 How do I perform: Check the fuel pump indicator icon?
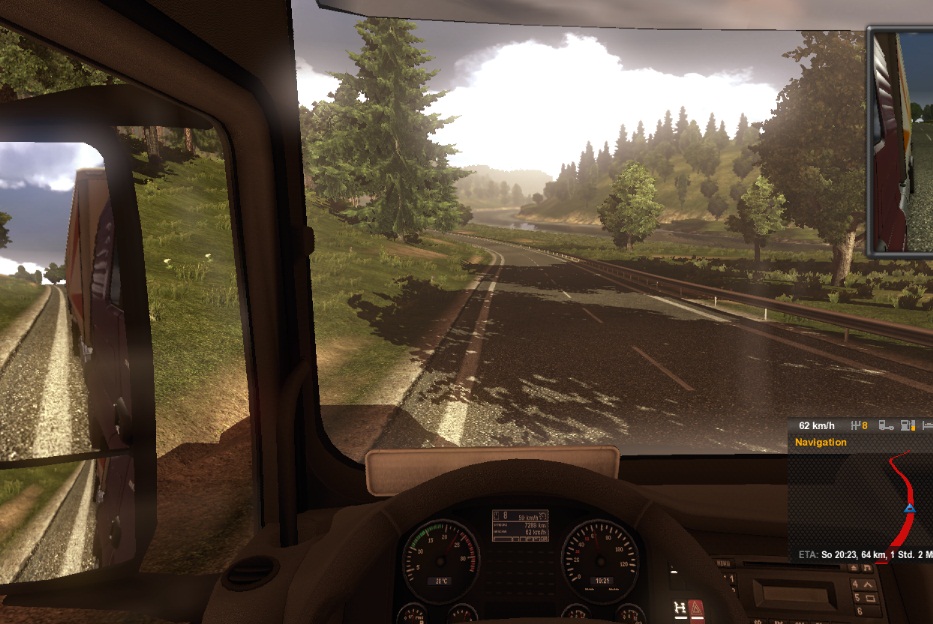[907, 425]
